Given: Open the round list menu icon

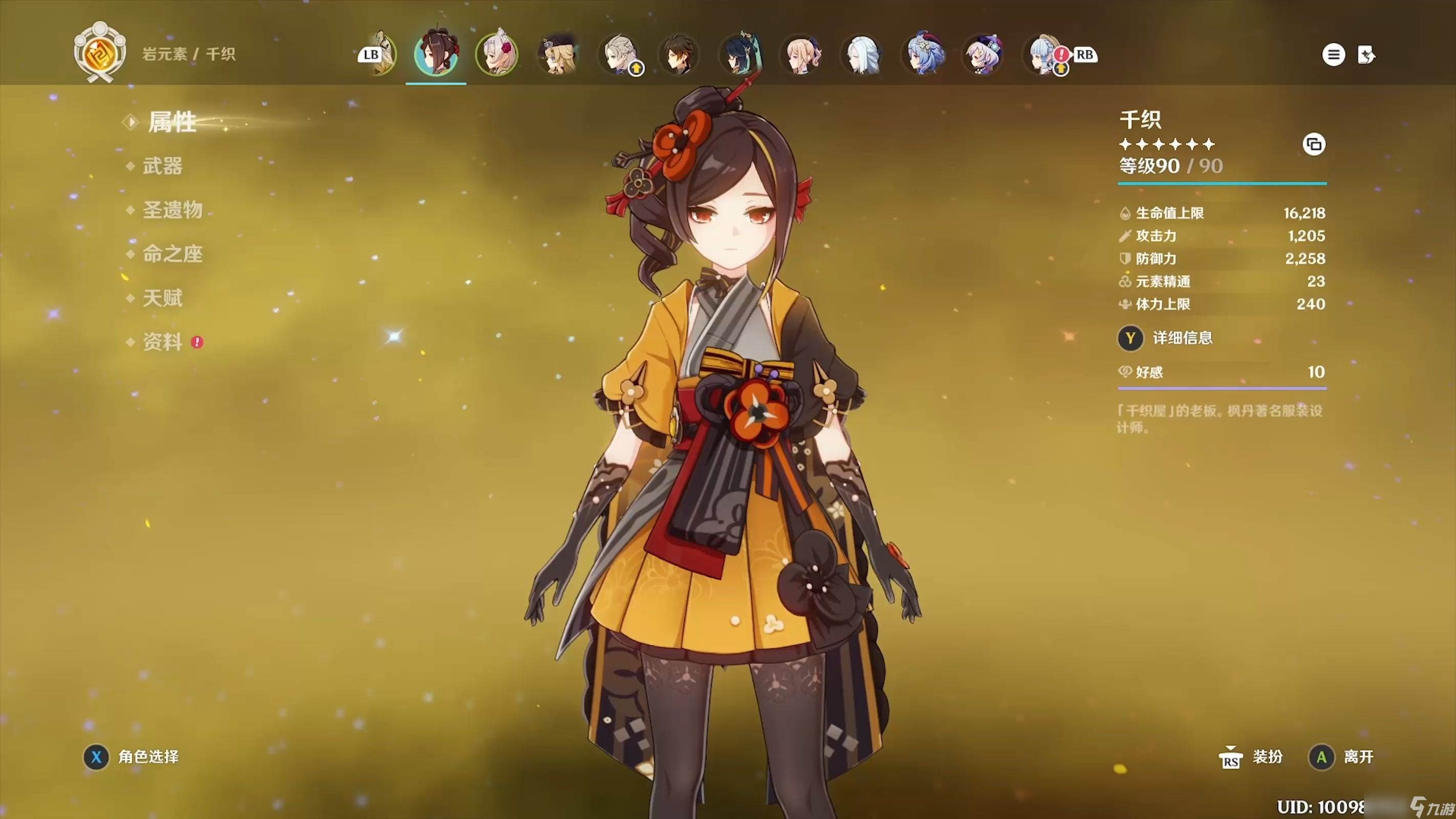Looking at the screenshot, I should tap(1333, 55).
